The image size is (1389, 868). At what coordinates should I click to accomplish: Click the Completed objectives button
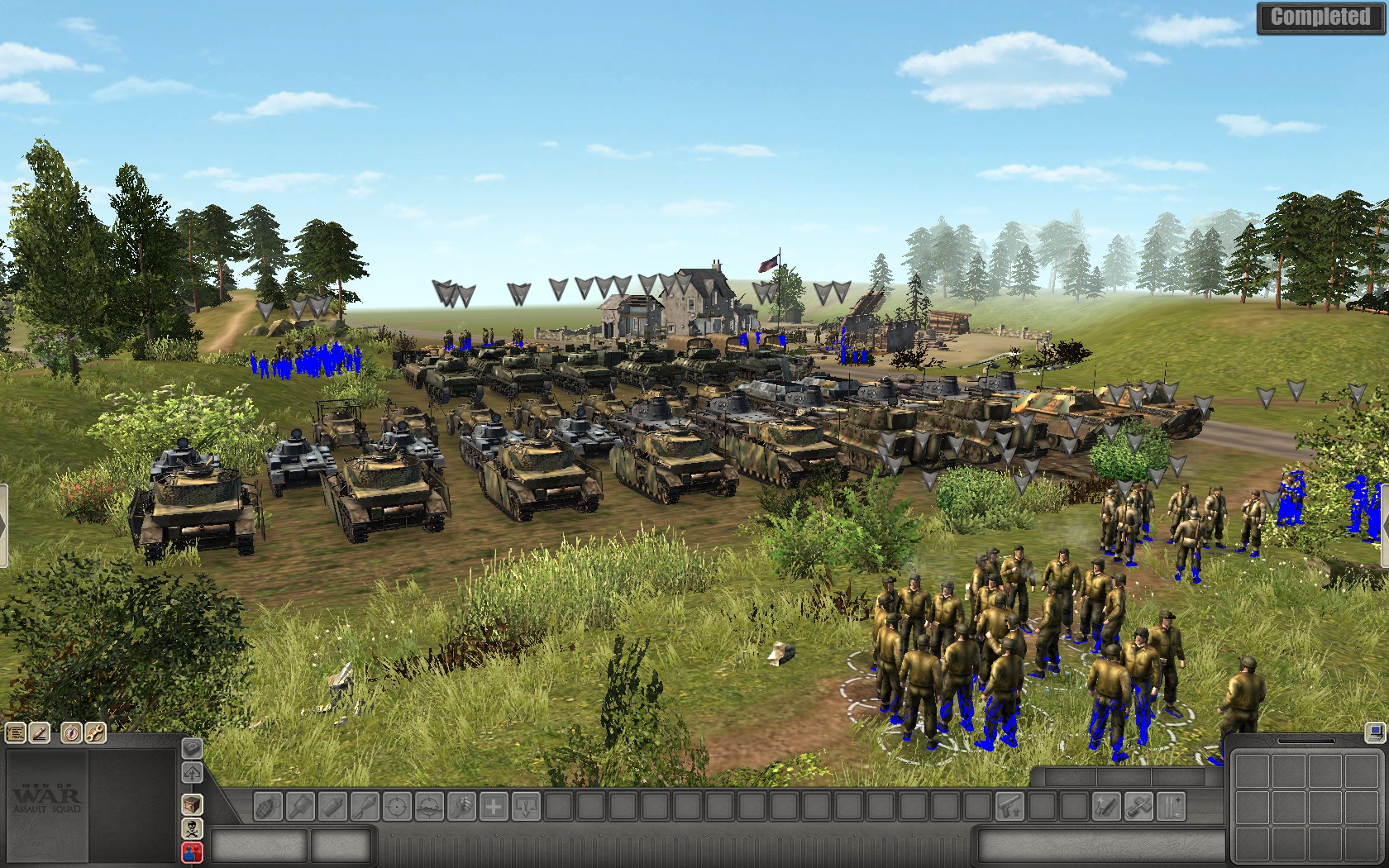(x=1320, y=17)
